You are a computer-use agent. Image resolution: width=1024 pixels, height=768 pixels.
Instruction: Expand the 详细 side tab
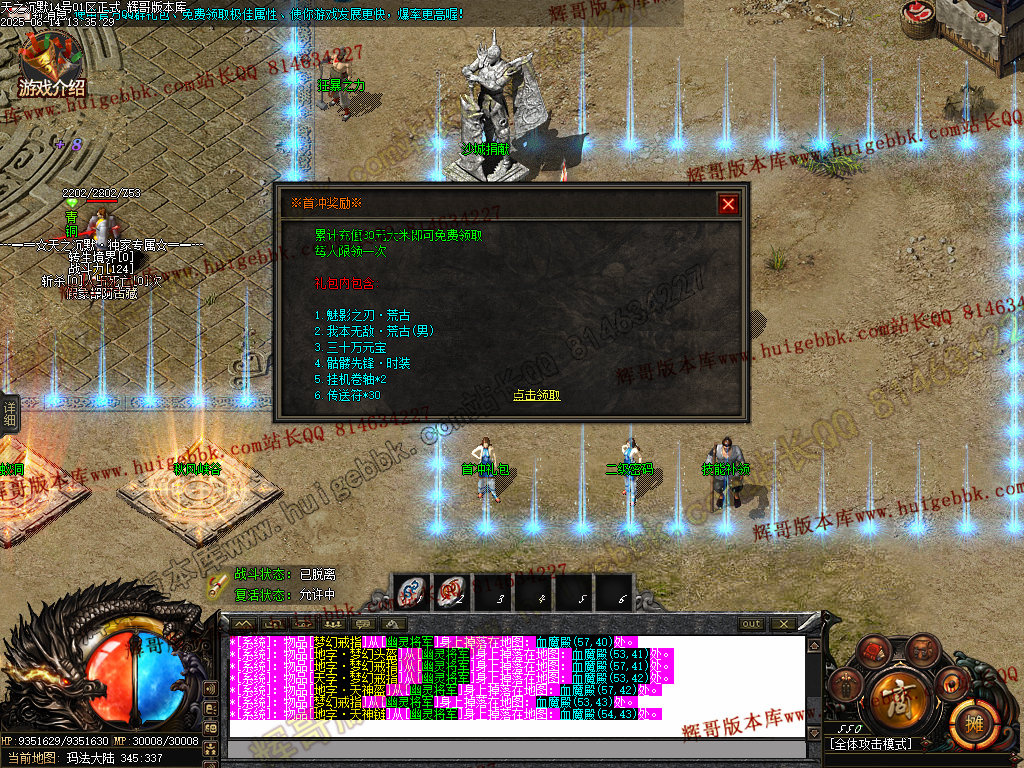10,414
